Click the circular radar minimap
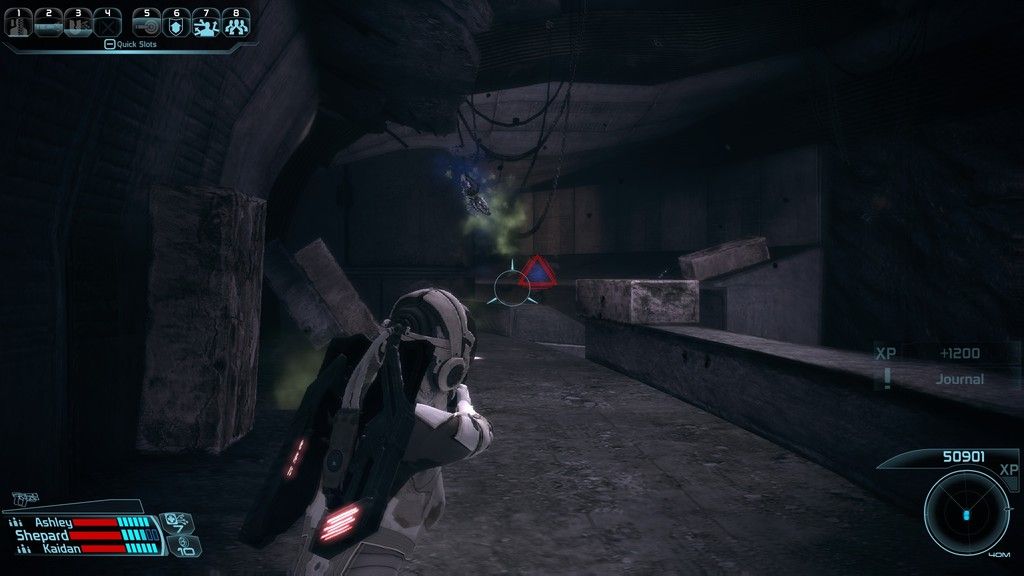The width and height of the screenshot is (1024, 576). click(x=966, y=514)
